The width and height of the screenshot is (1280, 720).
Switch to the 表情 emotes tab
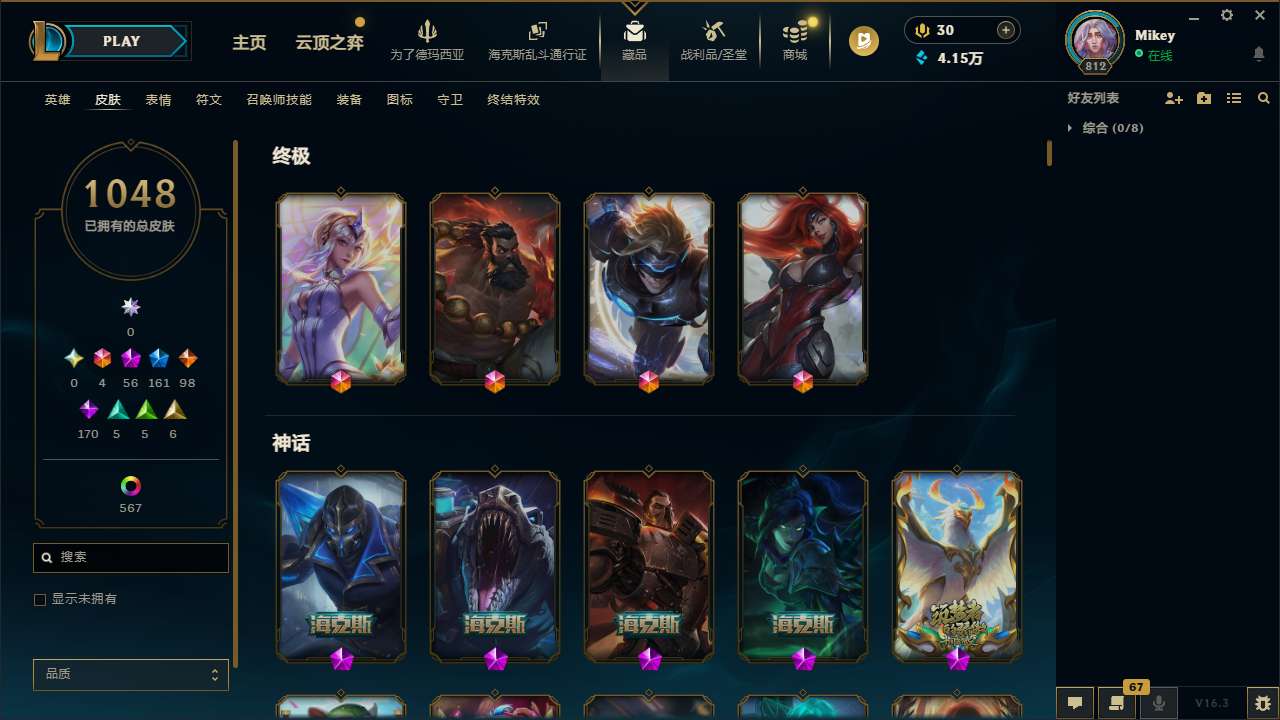[x=158, y=100]
